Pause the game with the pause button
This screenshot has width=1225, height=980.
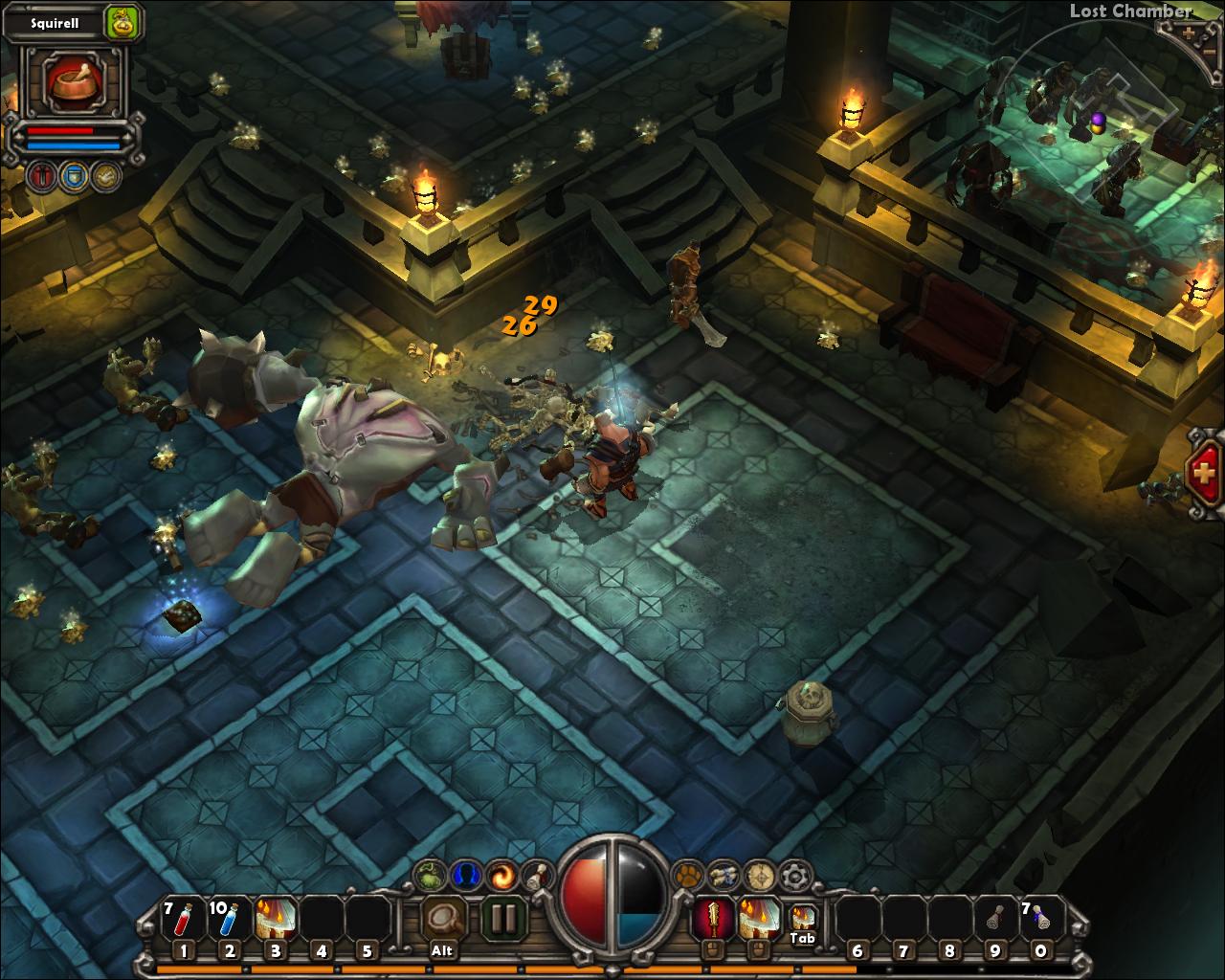(502, 918)
